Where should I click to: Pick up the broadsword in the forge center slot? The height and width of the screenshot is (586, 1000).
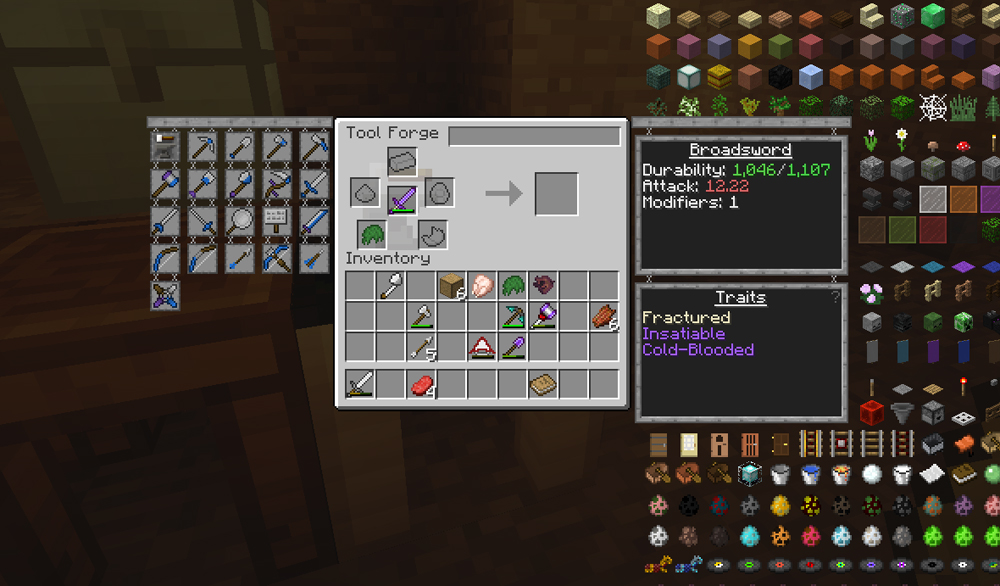pos(402,196)
